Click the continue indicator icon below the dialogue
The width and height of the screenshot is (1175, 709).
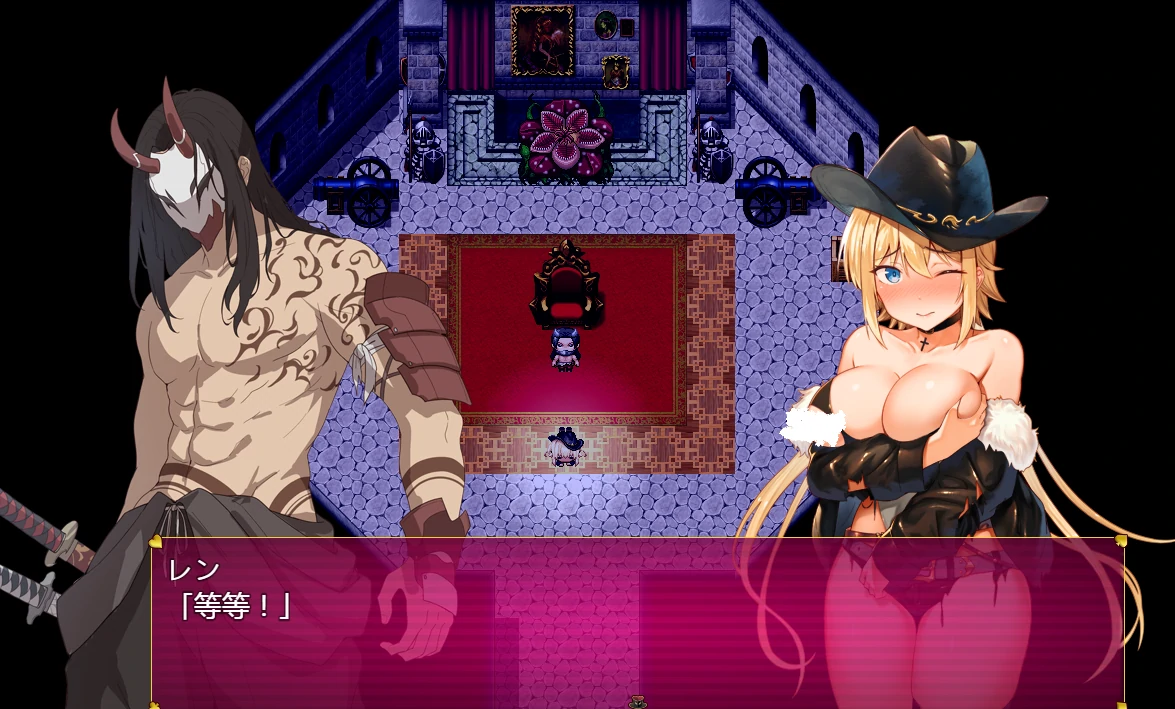tap(637, 702)
